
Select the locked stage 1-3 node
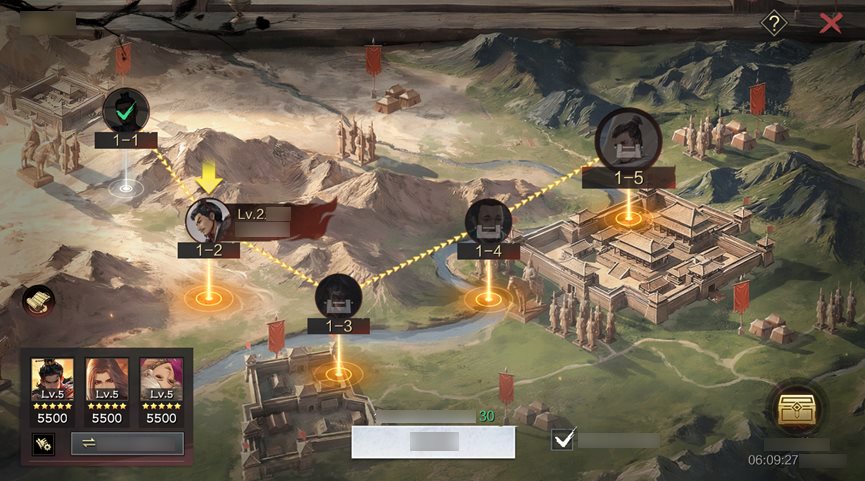pos(338,296)
